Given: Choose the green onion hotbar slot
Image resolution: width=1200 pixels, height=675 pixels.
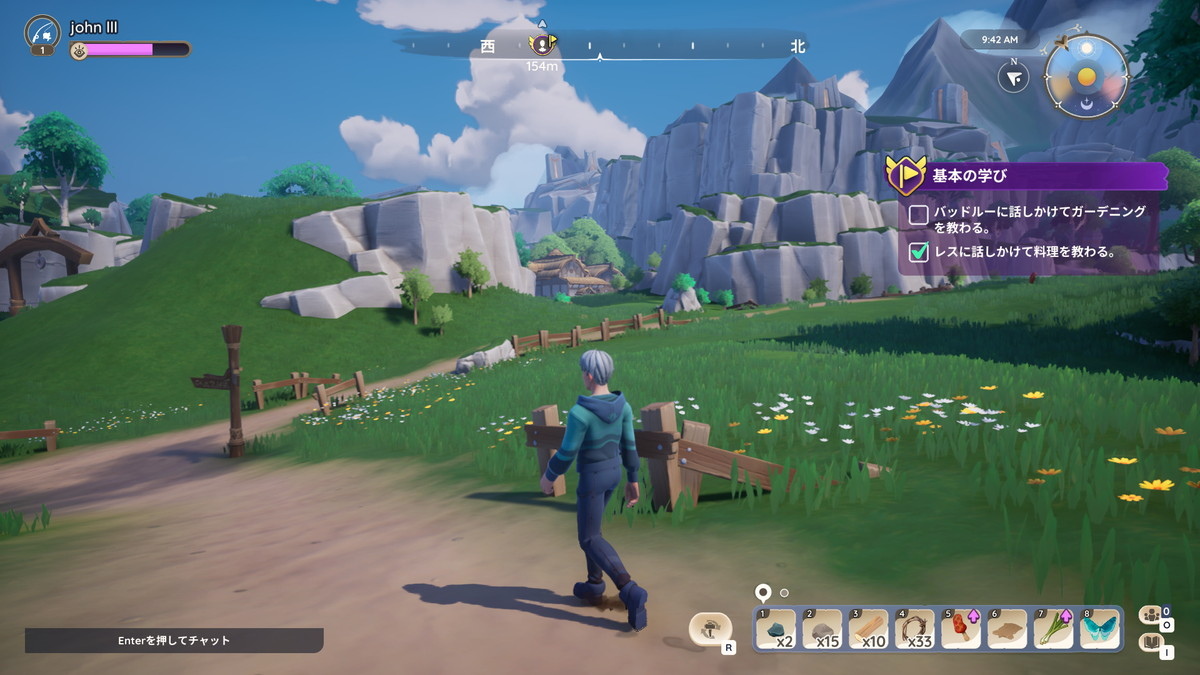Looking at the screenshot, I should 1054,629.
